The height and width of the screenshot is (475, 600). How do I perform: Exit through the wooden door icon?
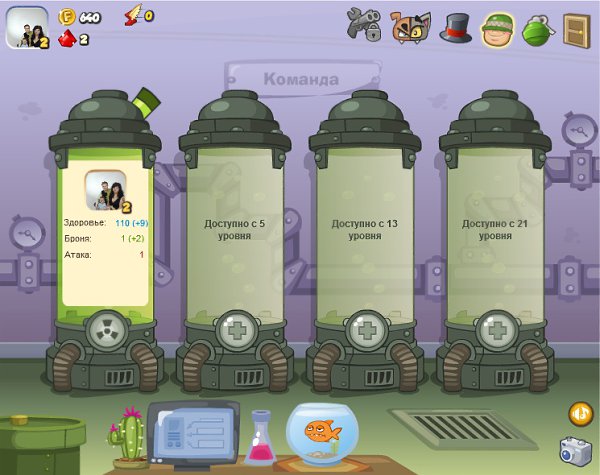[x=576, y=27]
